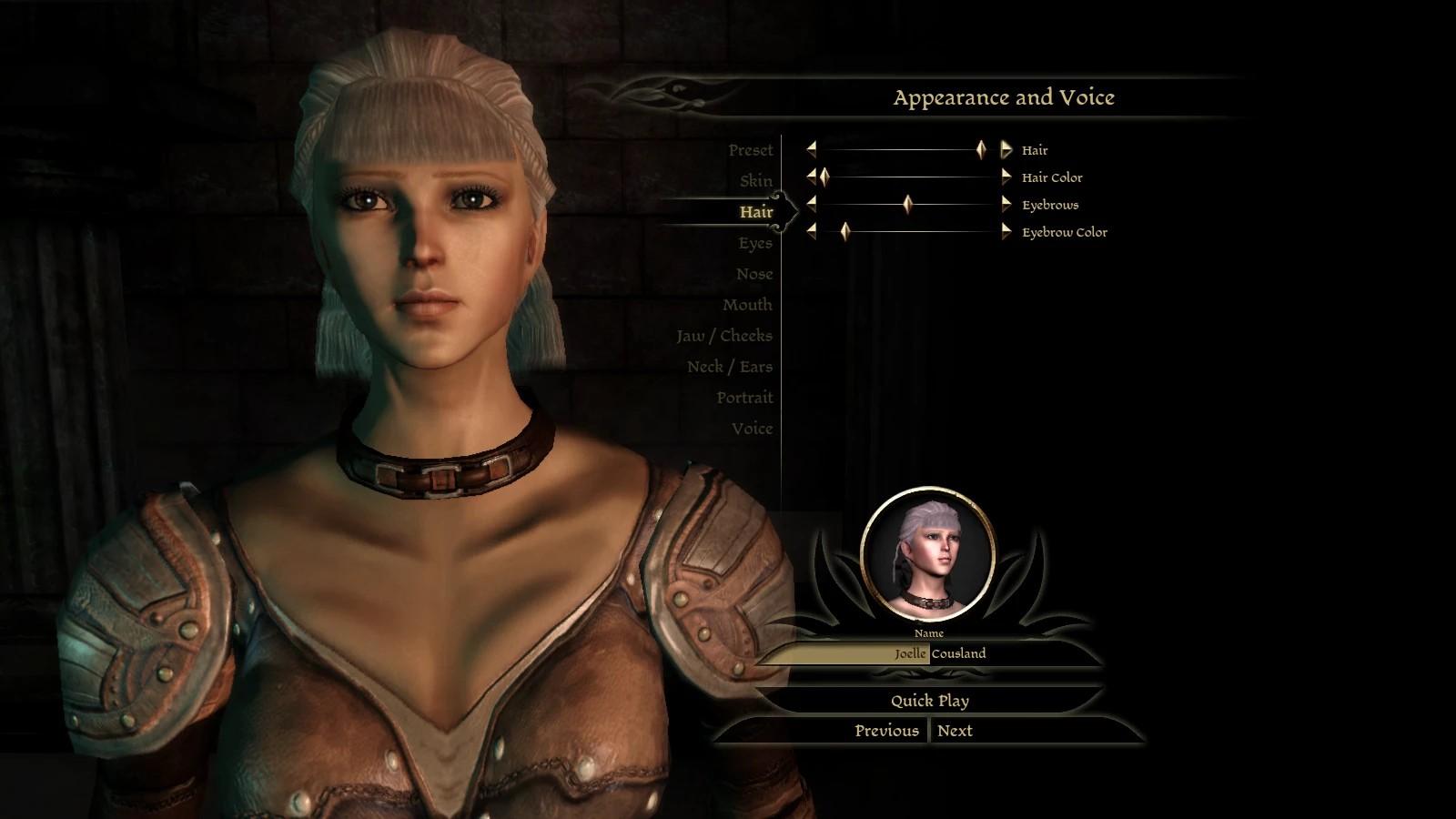The height and width of the screenshot is (819, 1456).
Task: Click the Eyebrow Color slider handle
Action: point(844,232)
